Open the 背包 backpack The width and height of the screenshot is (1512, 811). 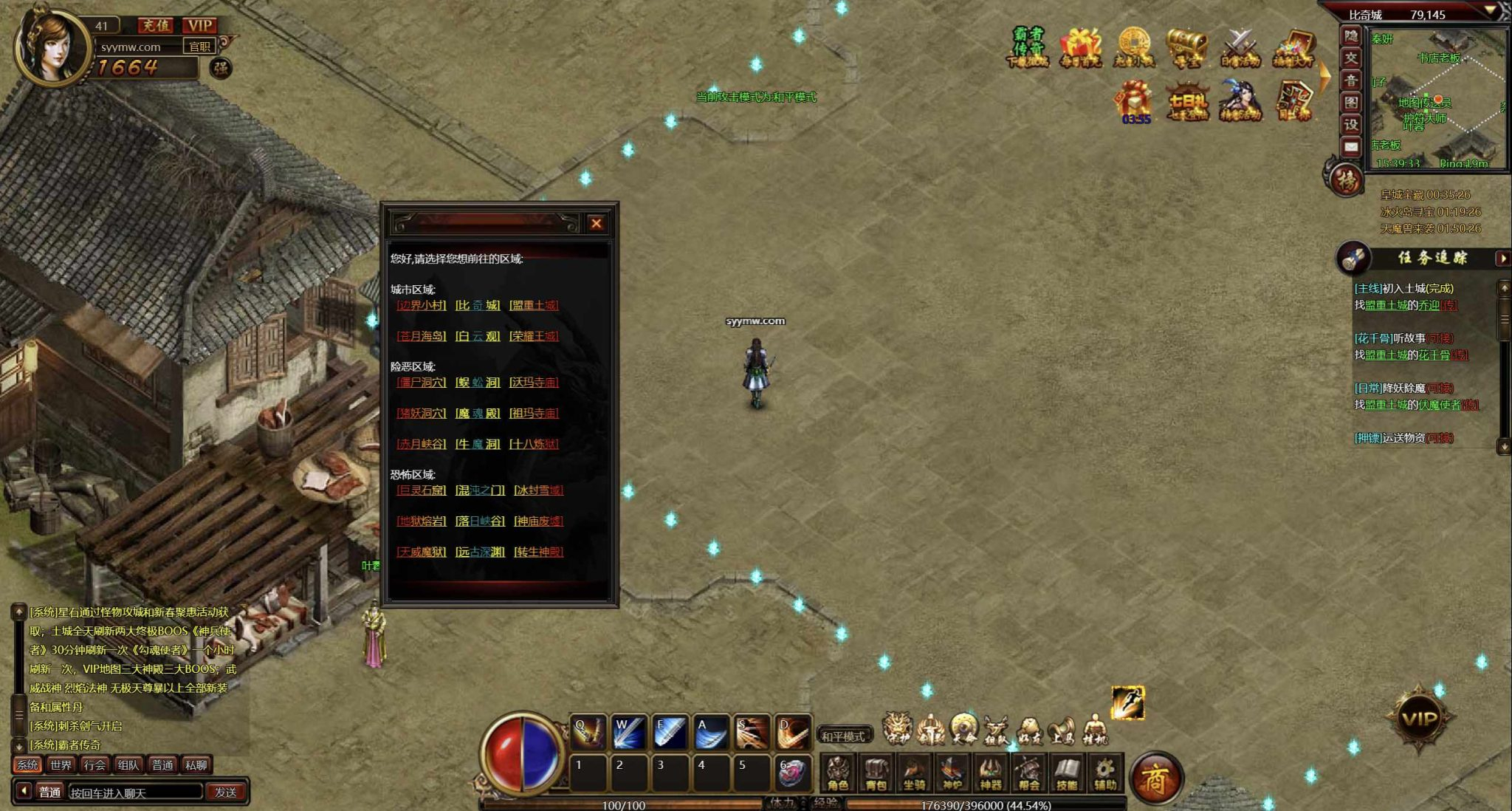click(876, 773)
